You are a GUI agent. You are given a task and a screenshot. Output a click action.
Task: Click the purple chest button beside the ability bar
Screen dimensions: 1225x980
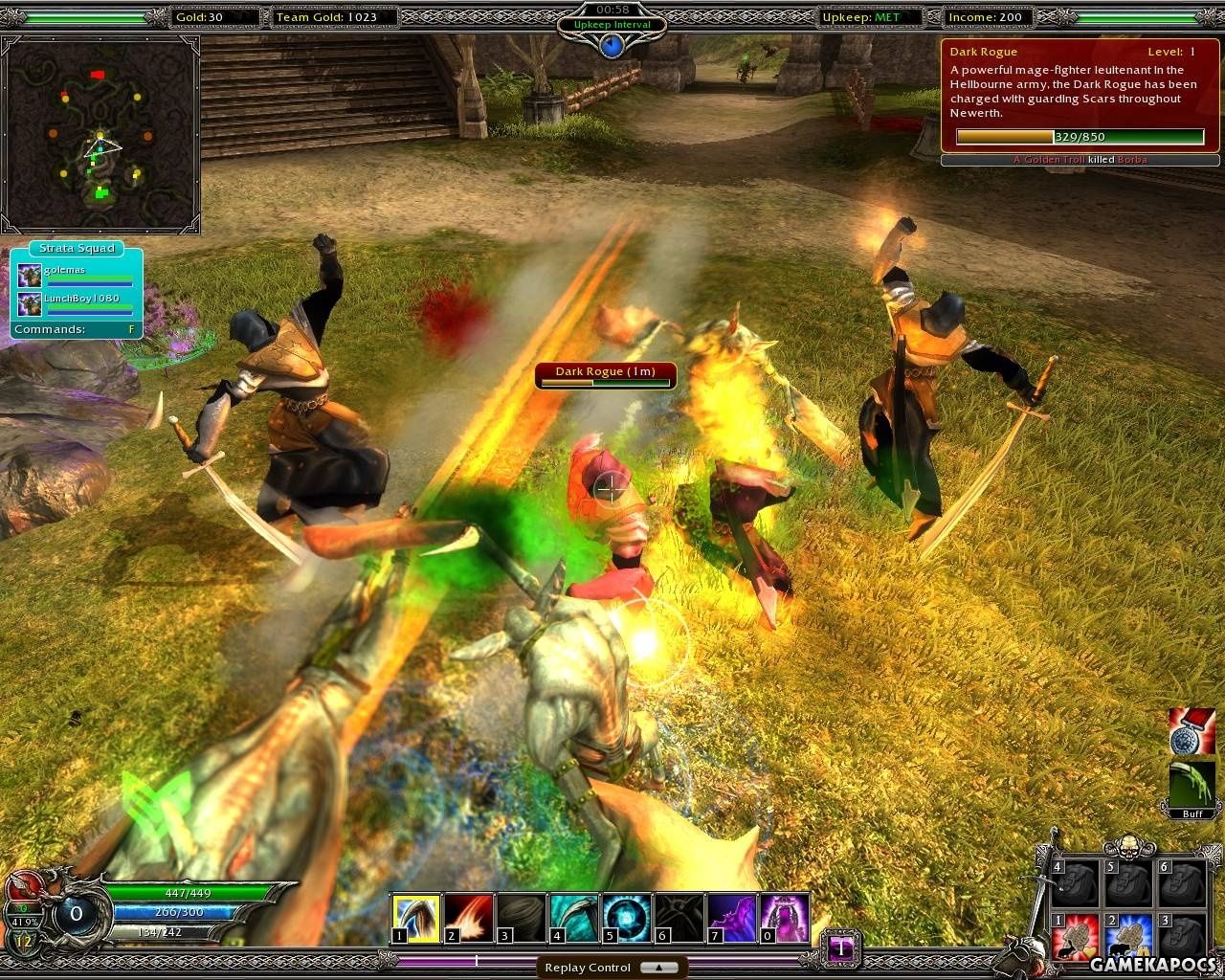click(x=841, y=947)
